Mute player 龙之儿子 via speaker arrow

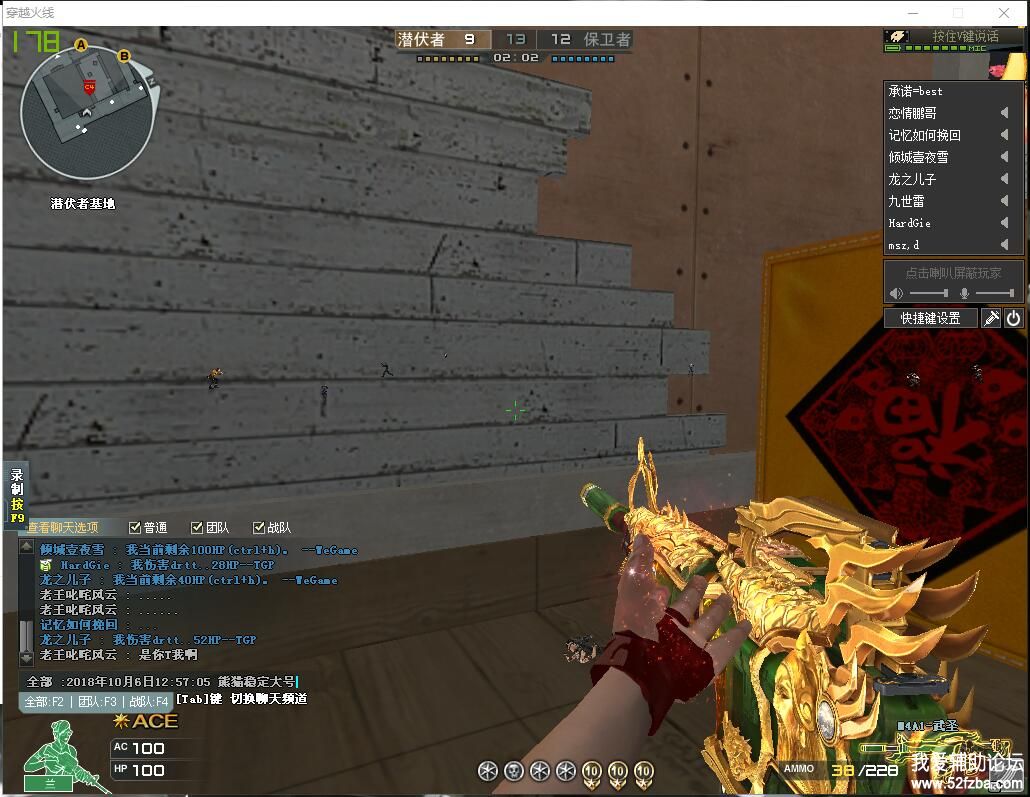(1004, 179)
